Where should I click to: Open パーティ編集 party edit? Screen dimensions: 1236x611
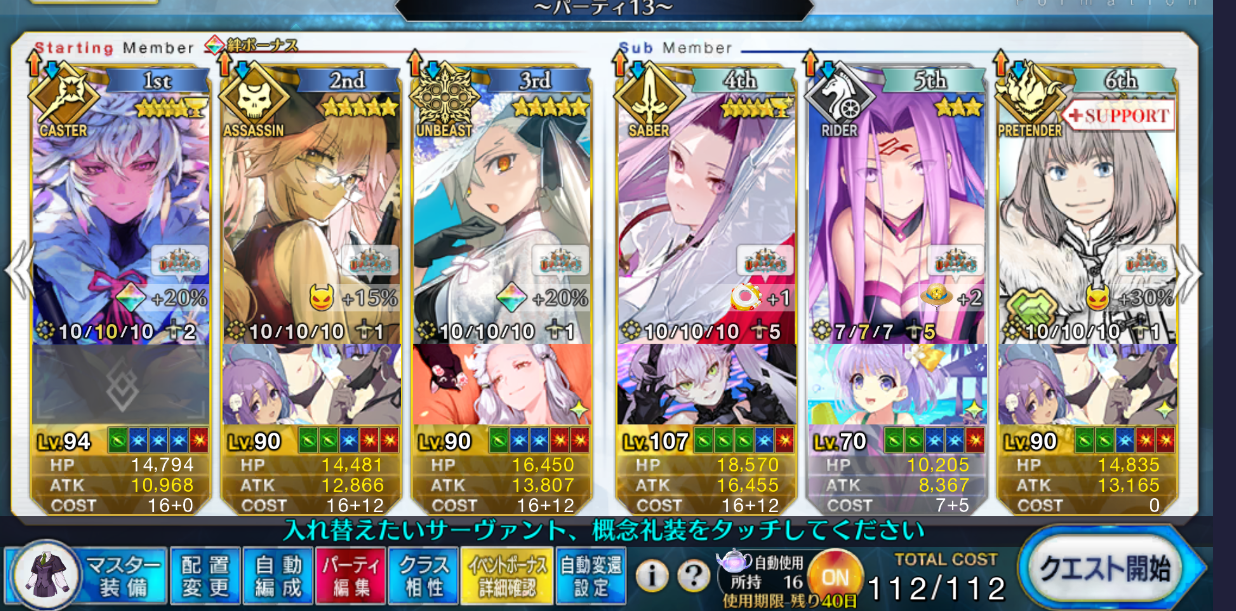point(349,575)
